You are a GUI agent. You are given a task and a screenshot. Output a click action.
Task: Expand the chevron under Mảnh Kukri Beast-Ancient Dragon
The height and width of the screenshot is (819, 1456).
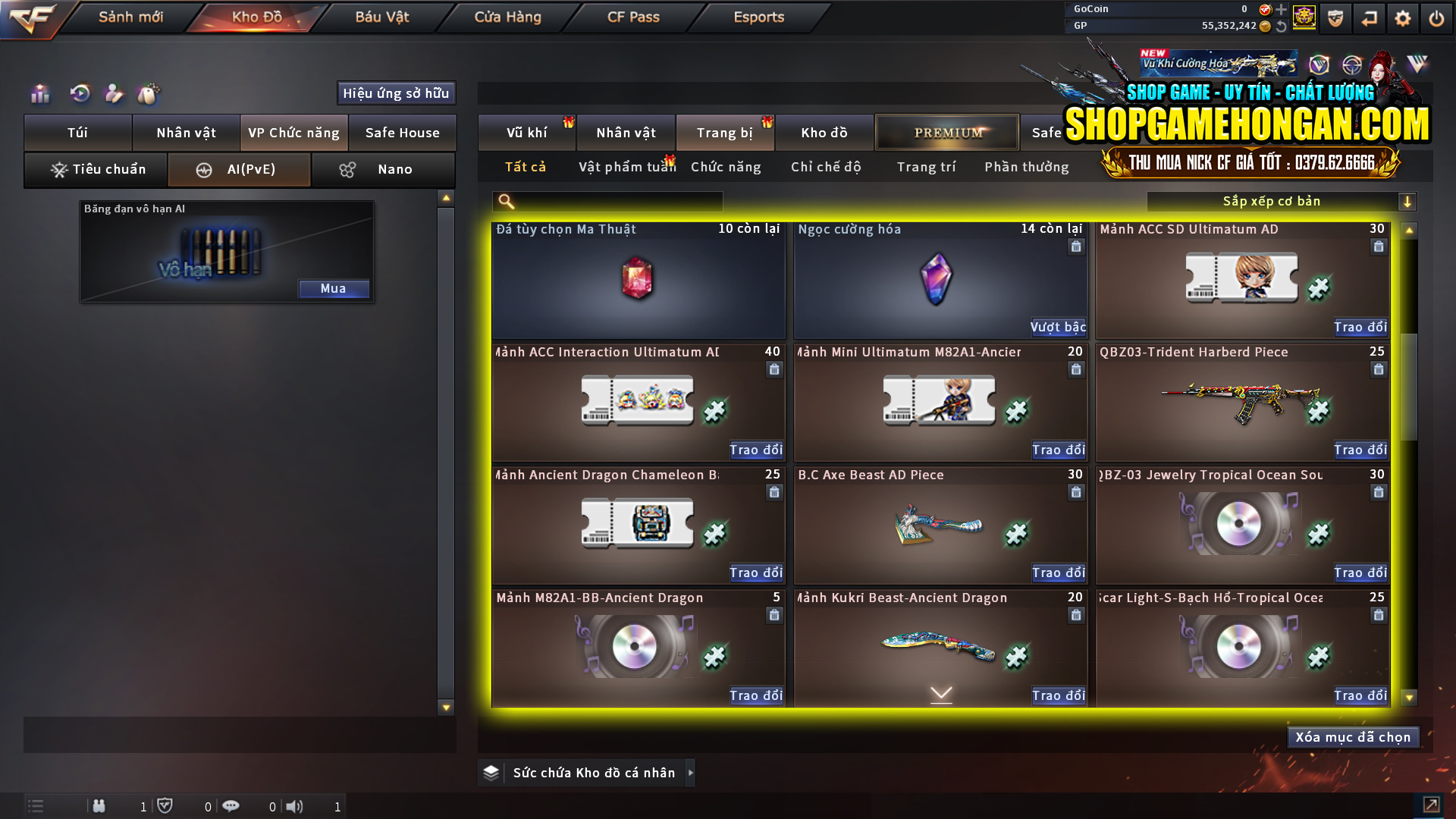pos(940,692)
